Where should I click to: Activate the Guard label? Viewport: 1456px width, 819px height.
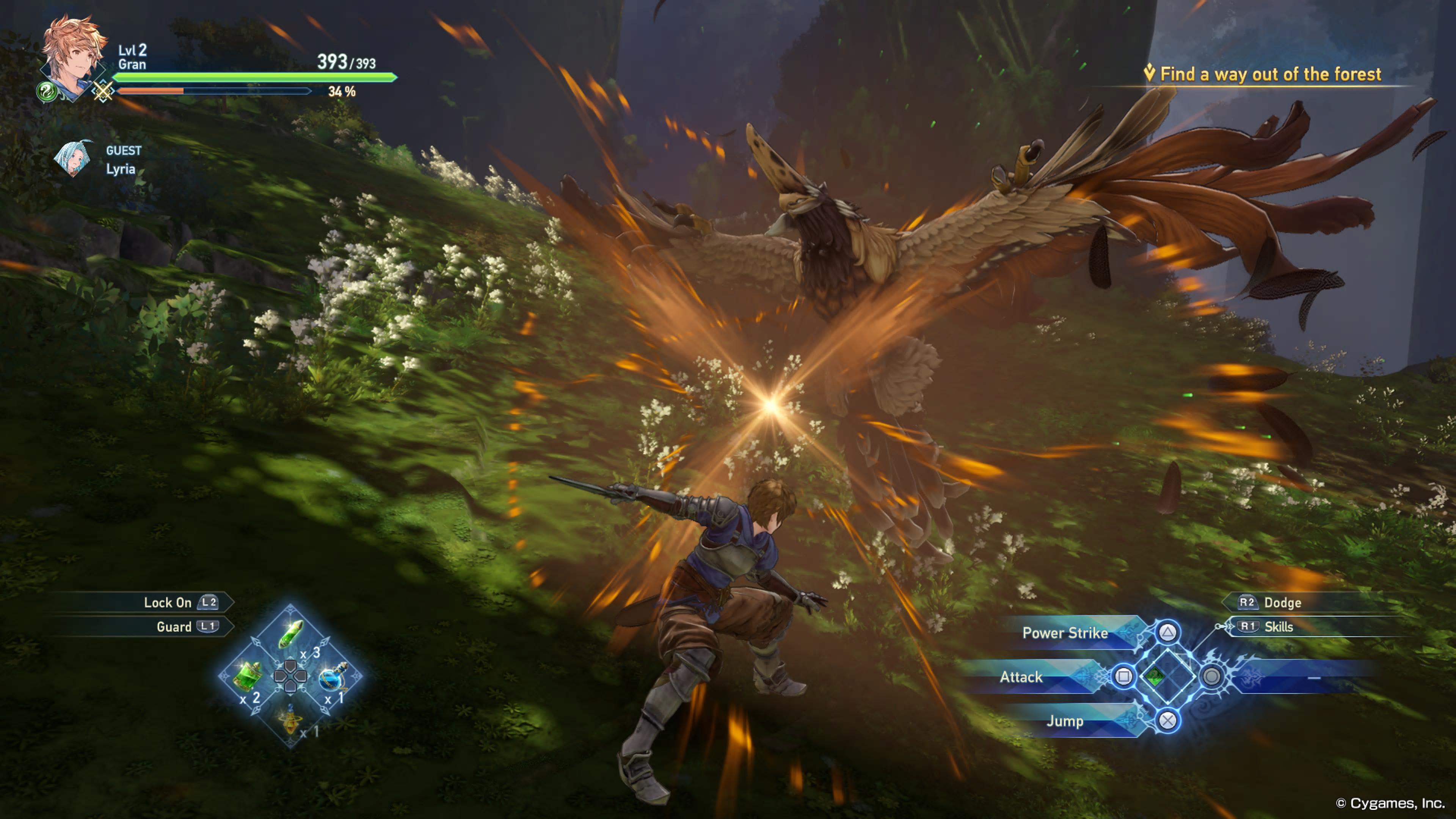click(x=174, y=626)
